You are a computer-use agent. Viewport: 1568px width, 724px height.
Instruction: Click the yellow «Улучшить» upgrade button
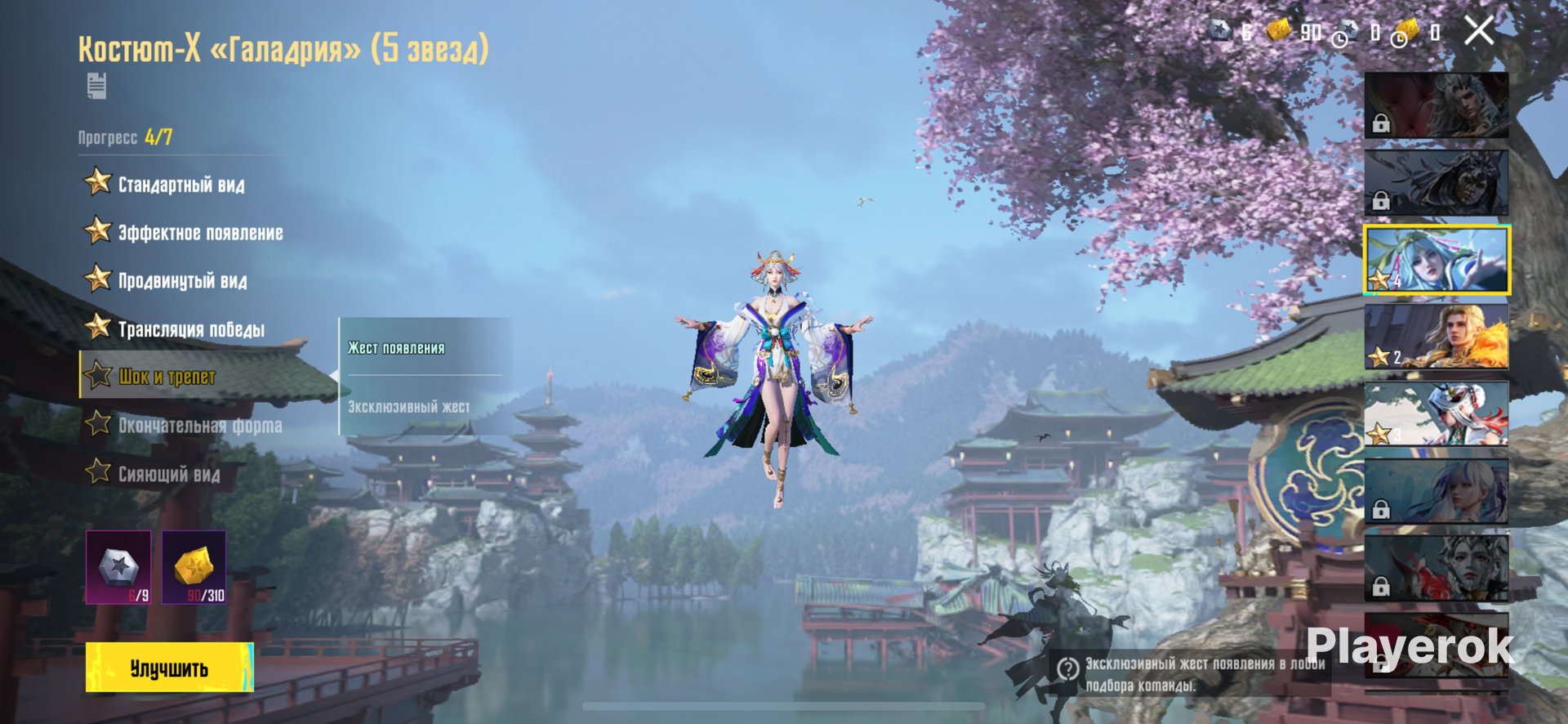170,668
